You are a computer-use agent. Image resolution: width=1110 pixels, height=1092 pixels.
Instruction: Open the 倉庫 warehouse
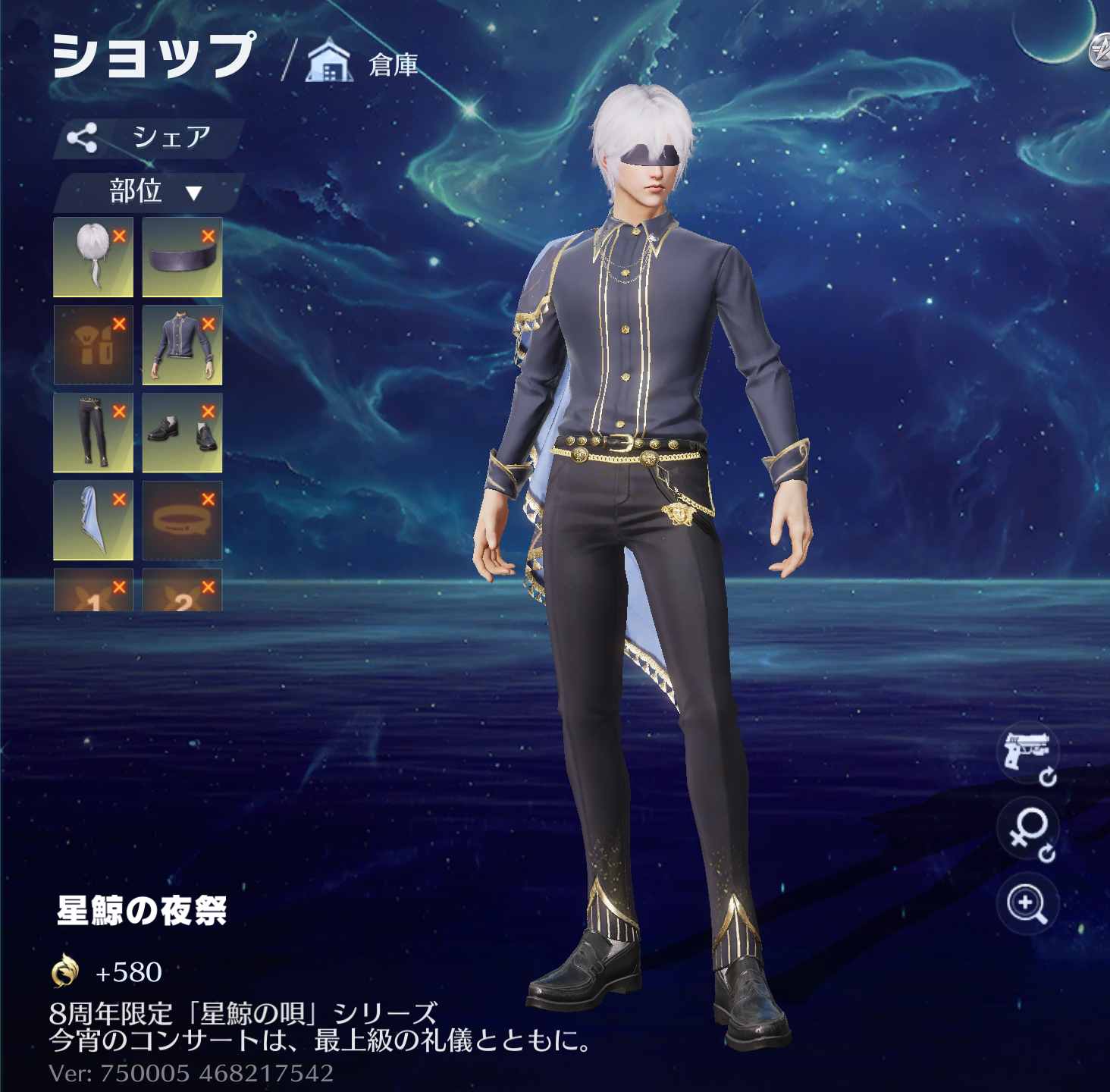(364, 63)
